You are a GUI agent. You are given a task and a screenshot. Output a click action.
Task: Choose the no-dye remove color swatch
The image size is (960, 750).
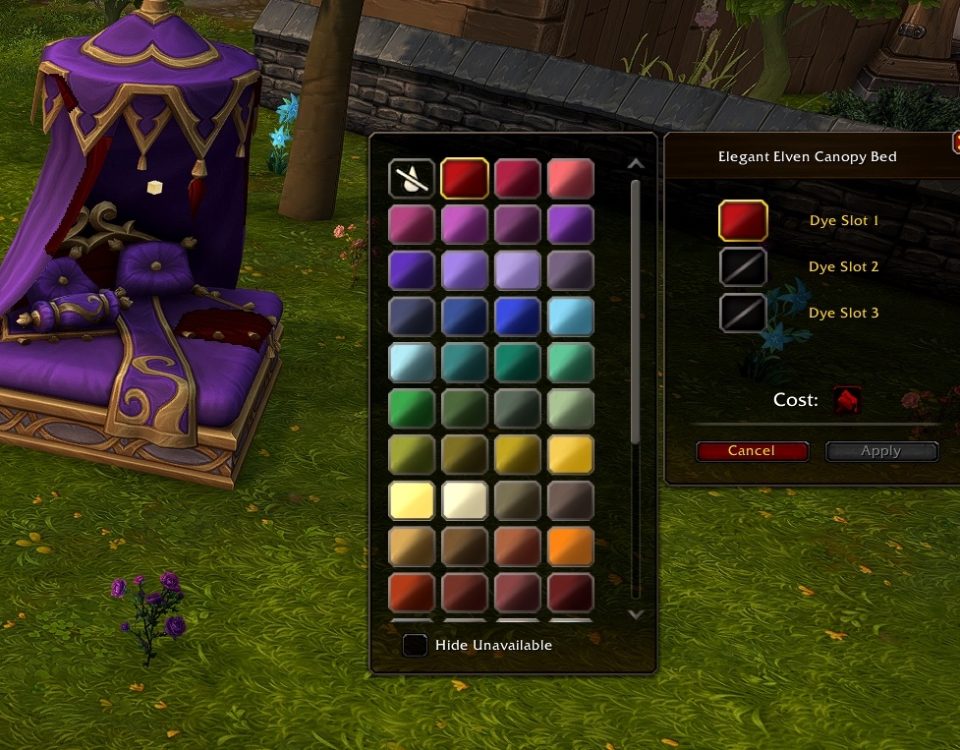point(411,179)
